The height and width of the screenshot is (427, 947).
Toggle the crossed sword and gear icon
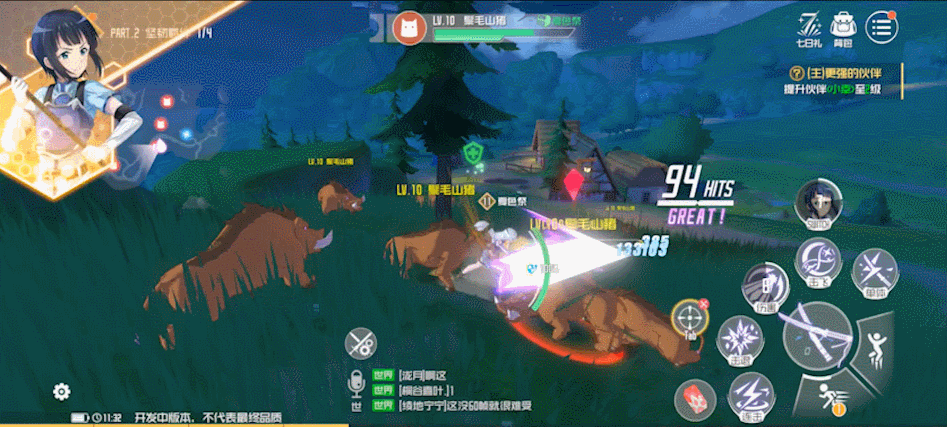360,343
